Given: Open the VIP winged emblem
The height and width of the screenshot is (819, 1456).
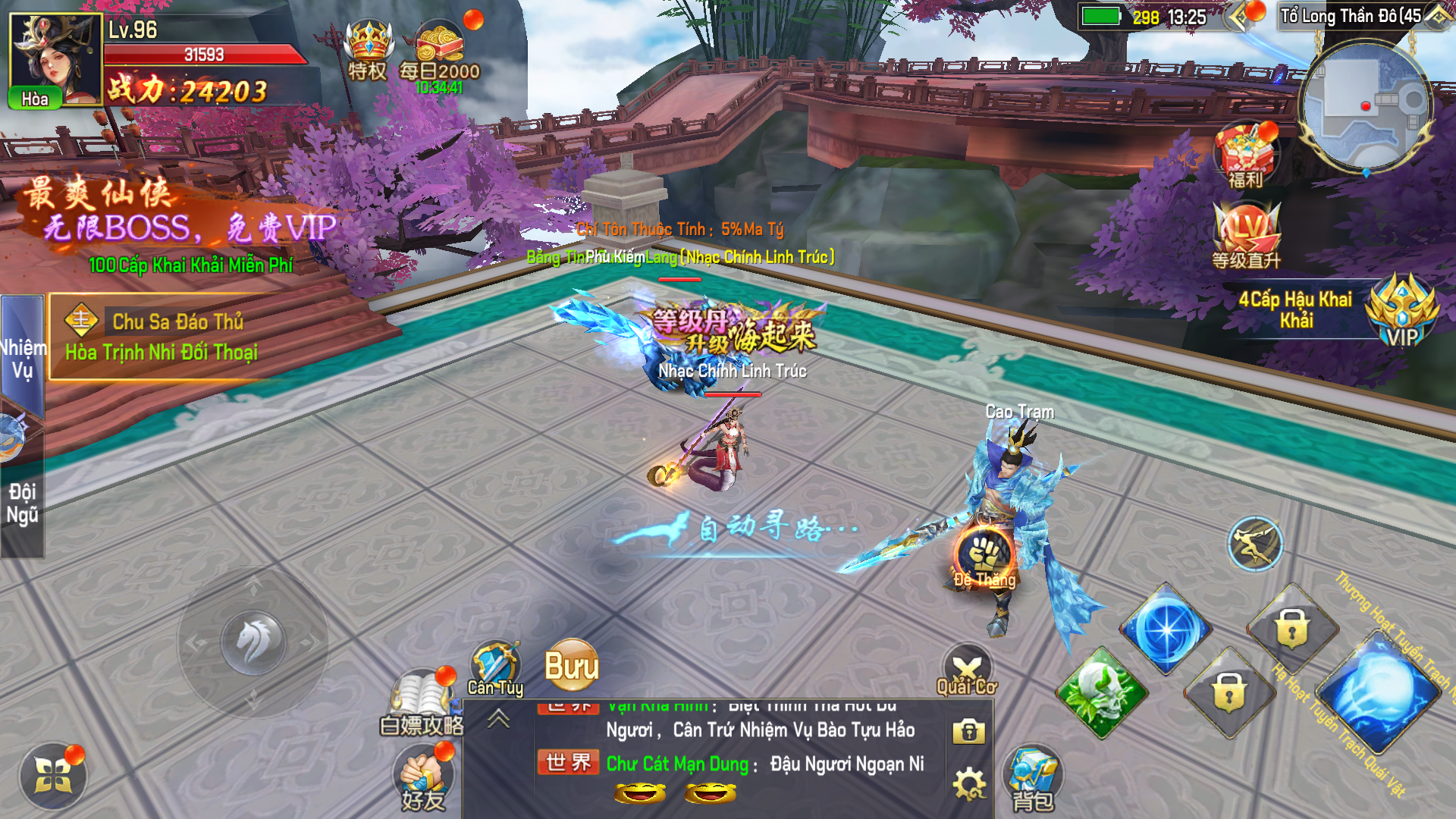Looking at the screenshot, I should click(x=1401, y=312).
